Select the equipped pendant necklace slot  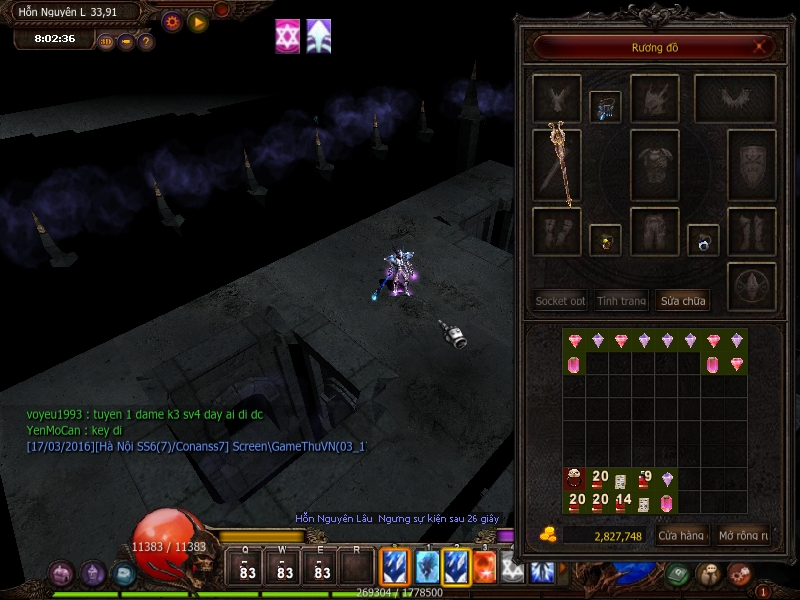pos(605,106)
